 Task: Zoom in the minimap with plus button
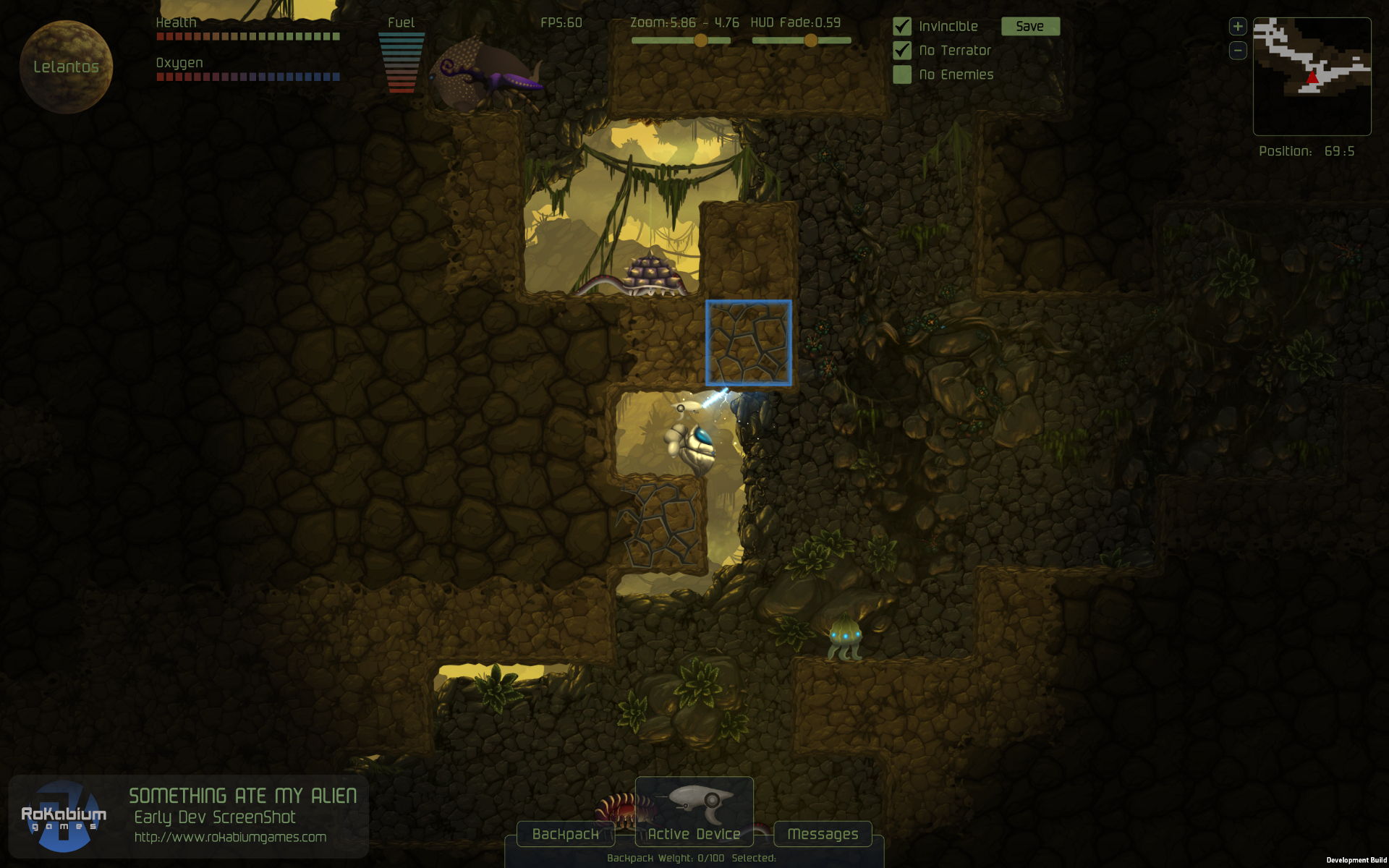(1238, 27)
